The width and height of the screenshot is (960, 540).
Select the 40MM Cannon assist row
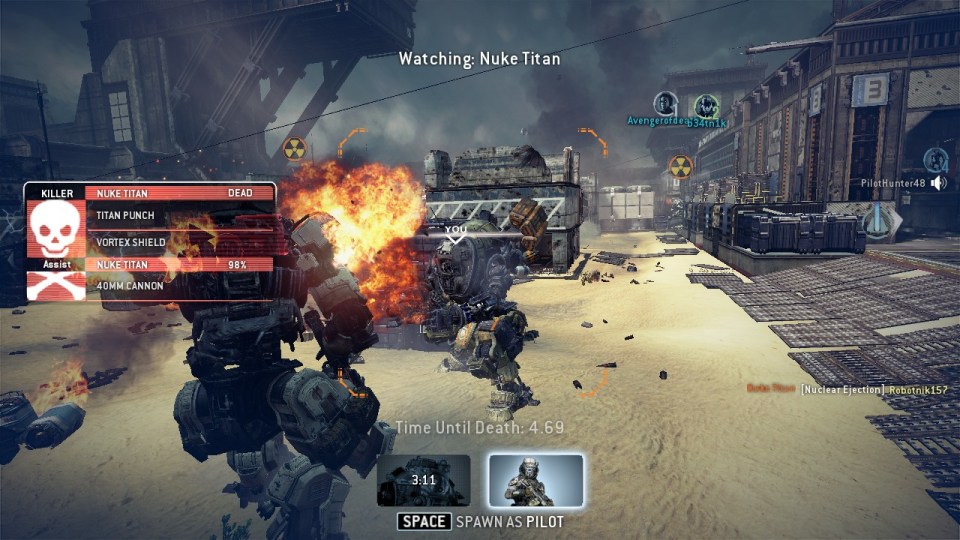[x=180, y=286]
